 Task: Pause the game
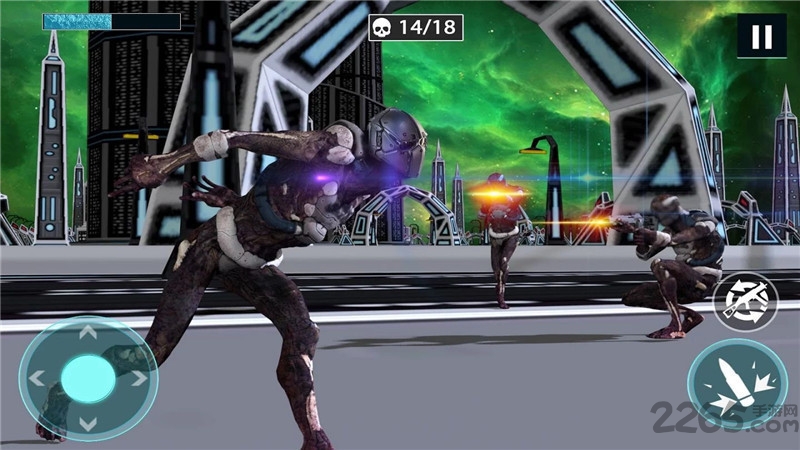(761, 37)
